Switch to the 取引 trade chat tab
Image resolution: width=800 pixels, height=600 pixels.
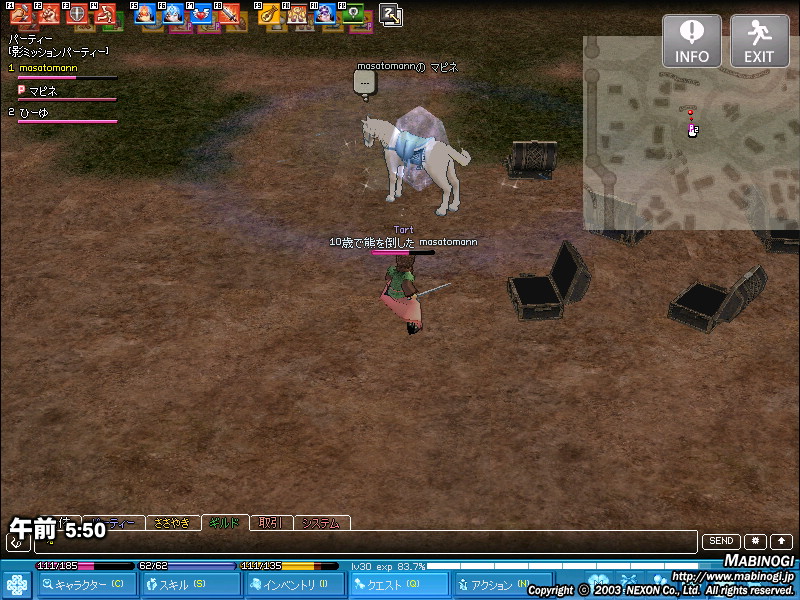270,522
